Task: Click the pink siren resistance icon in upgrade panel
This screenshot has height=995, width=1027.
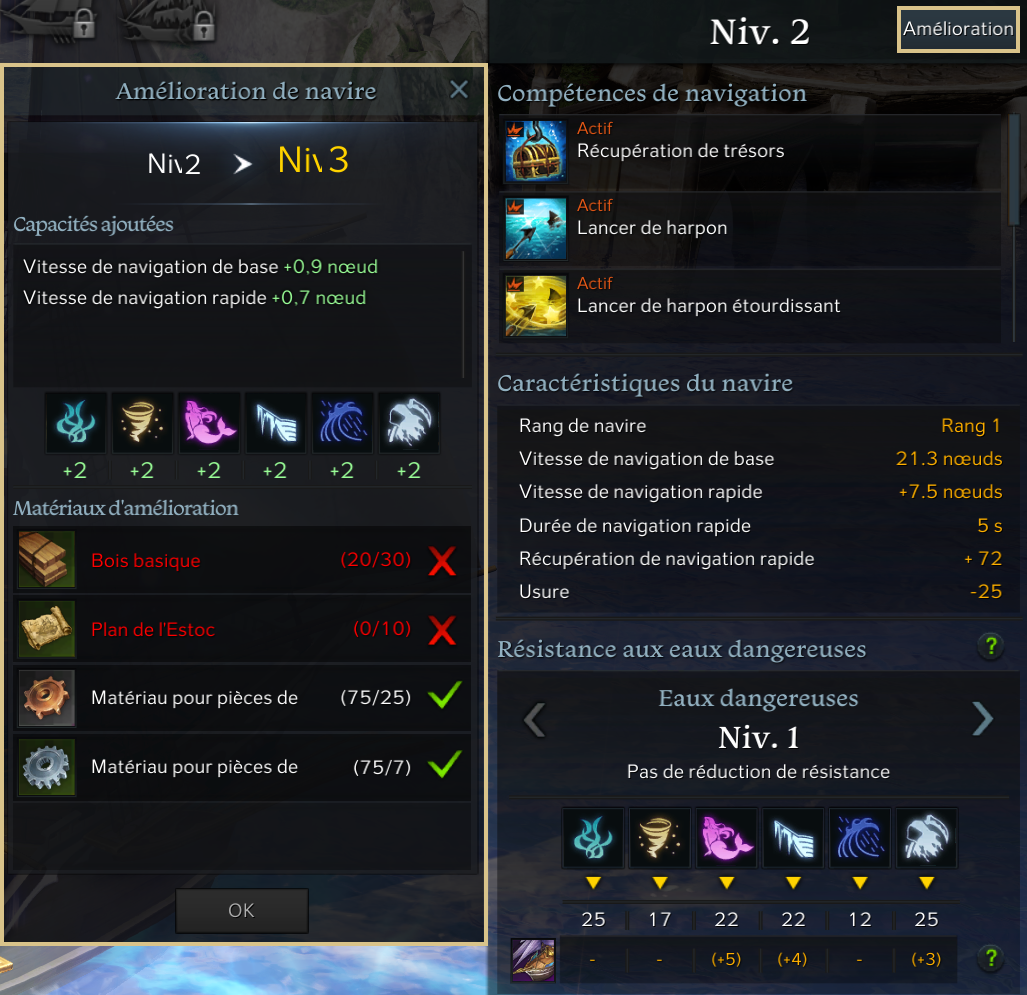Action: [x=208, y=423]
